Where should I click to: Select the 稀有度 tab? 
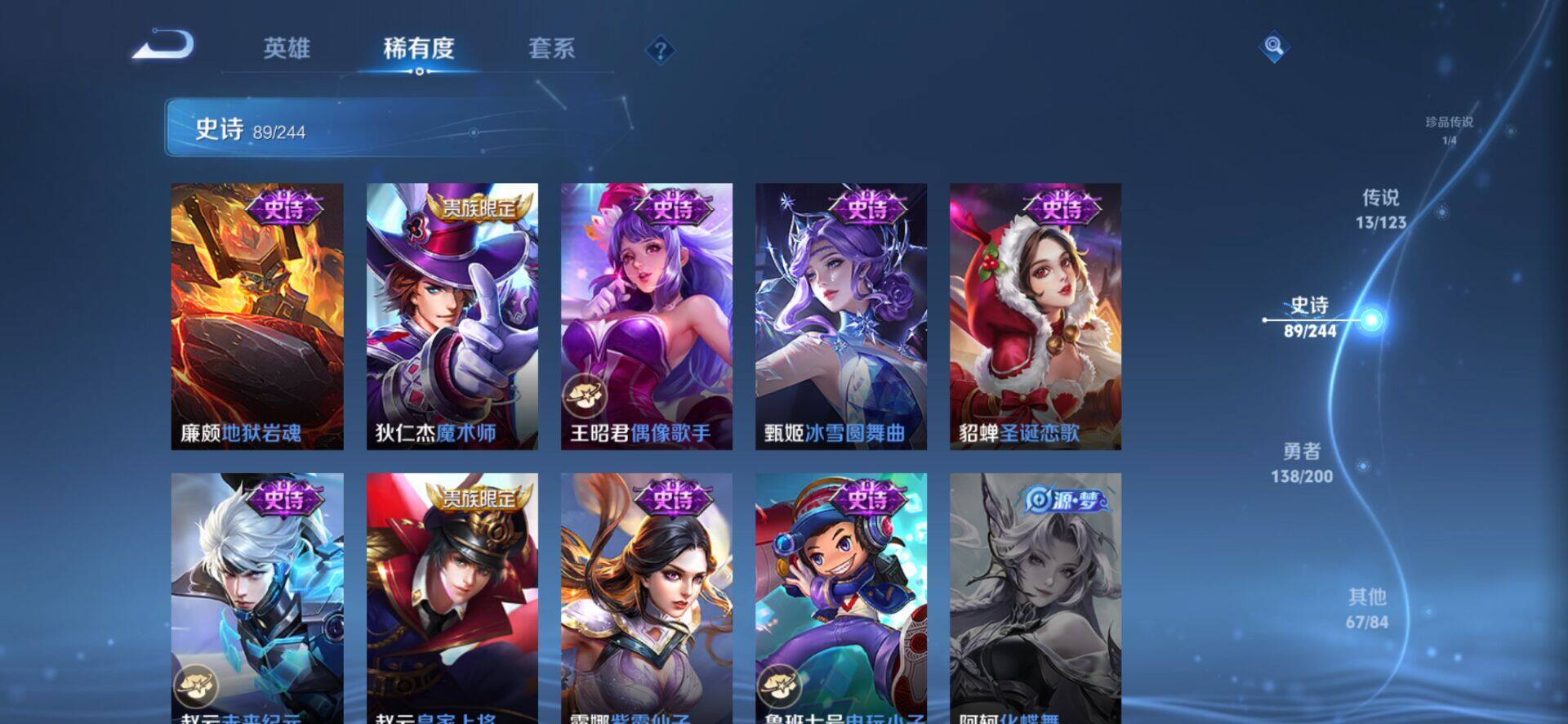coord(418,48)
